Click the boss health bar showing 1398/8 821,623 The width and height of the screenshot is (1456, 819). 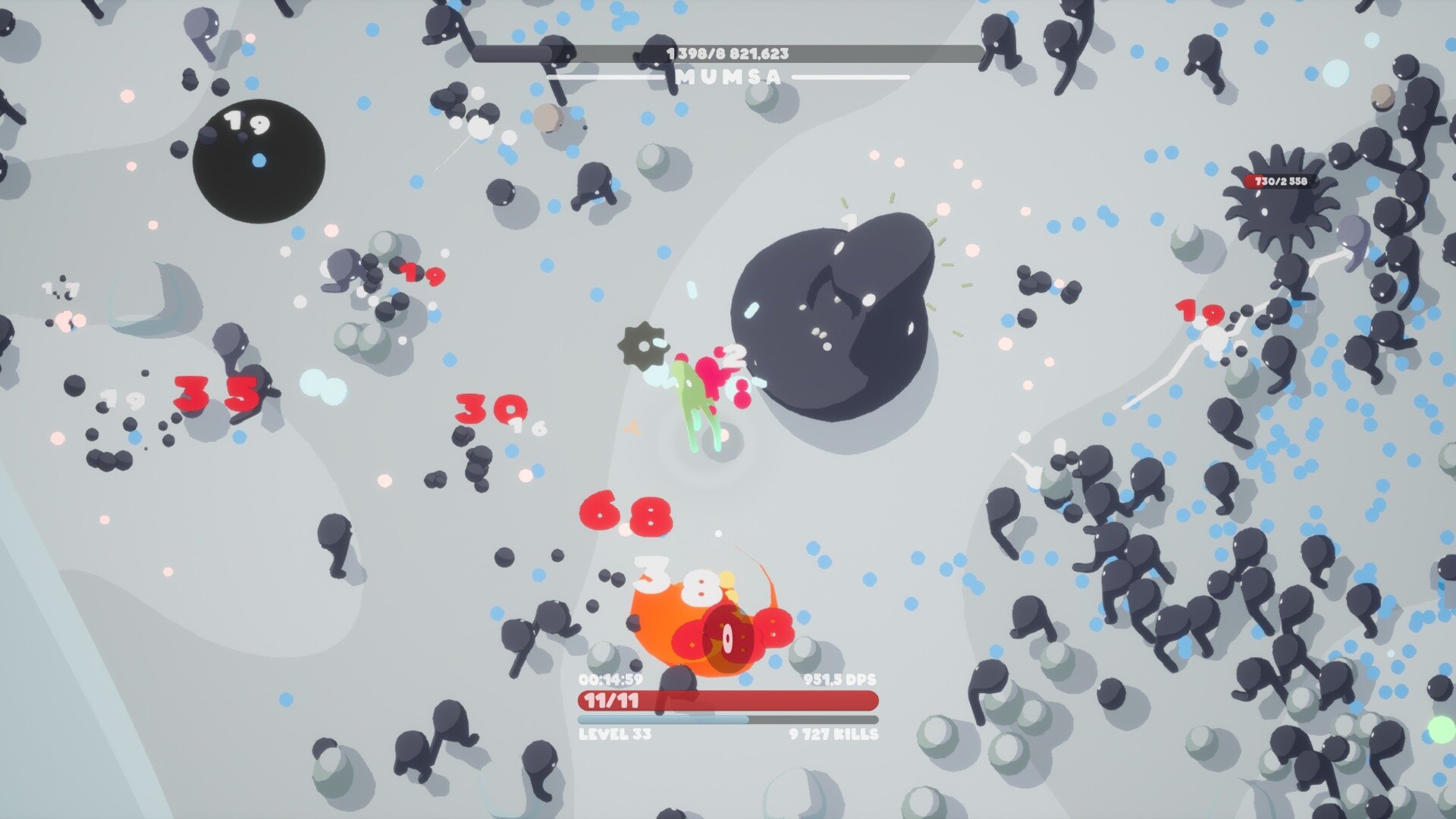coord(726,52)
